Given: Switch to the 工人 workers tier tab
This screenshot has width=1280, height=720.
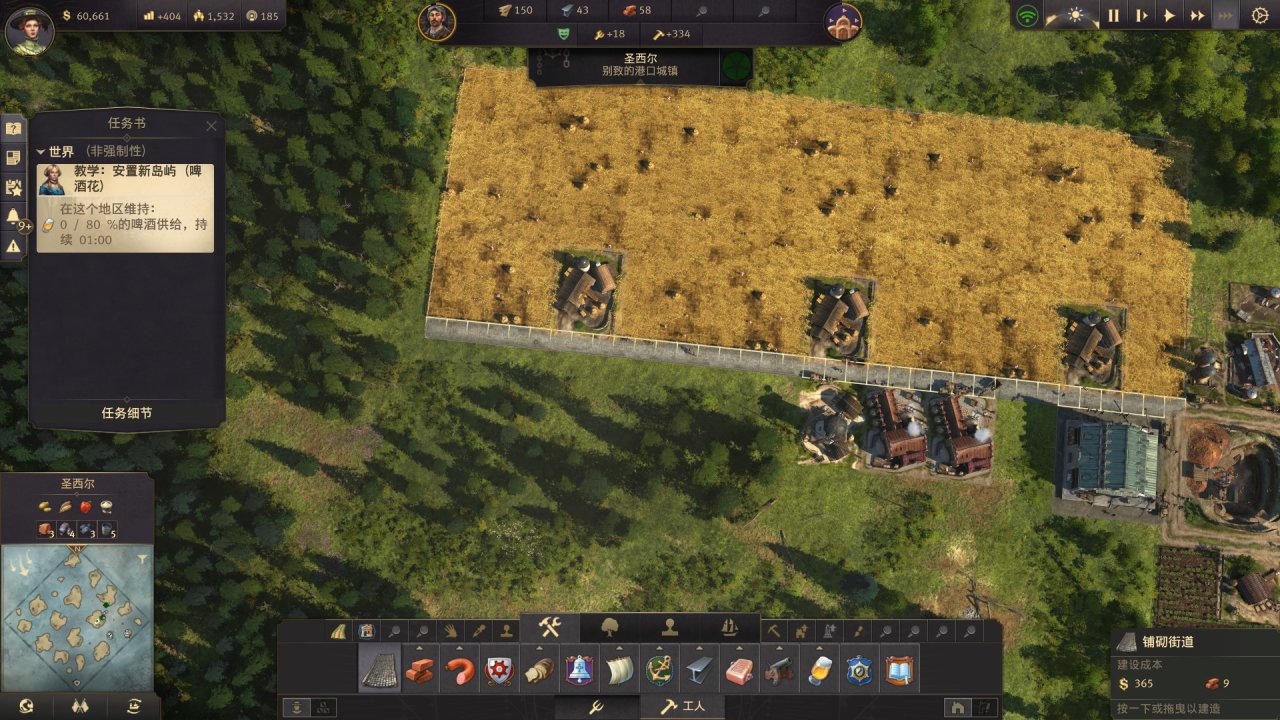Looking at the screenshot, I should 683,706.
